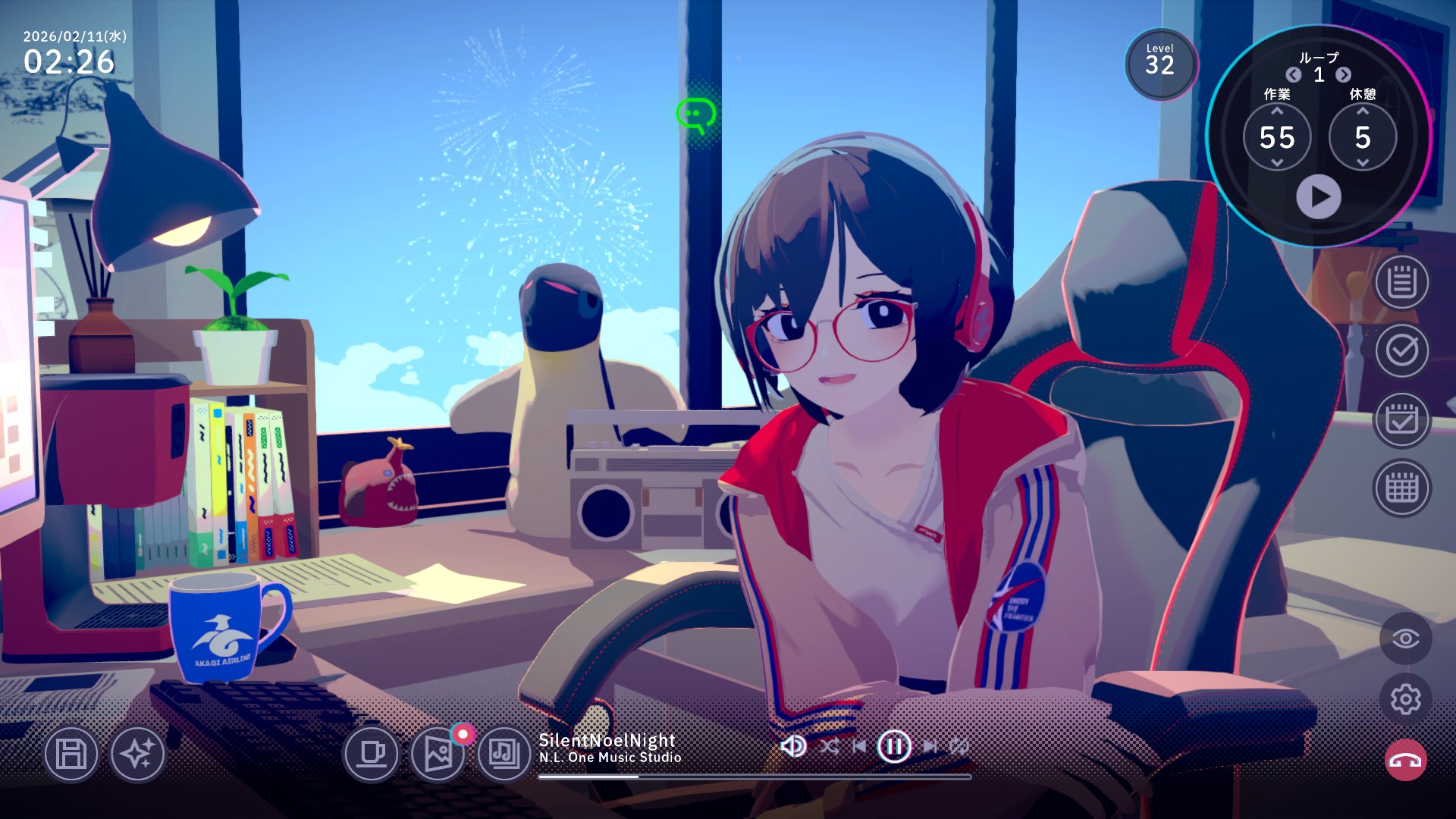This screenshot has height=819, width=1456.
Task: Advance the ループ loop count with right chevron
Action: click(x=1344, y=75)
